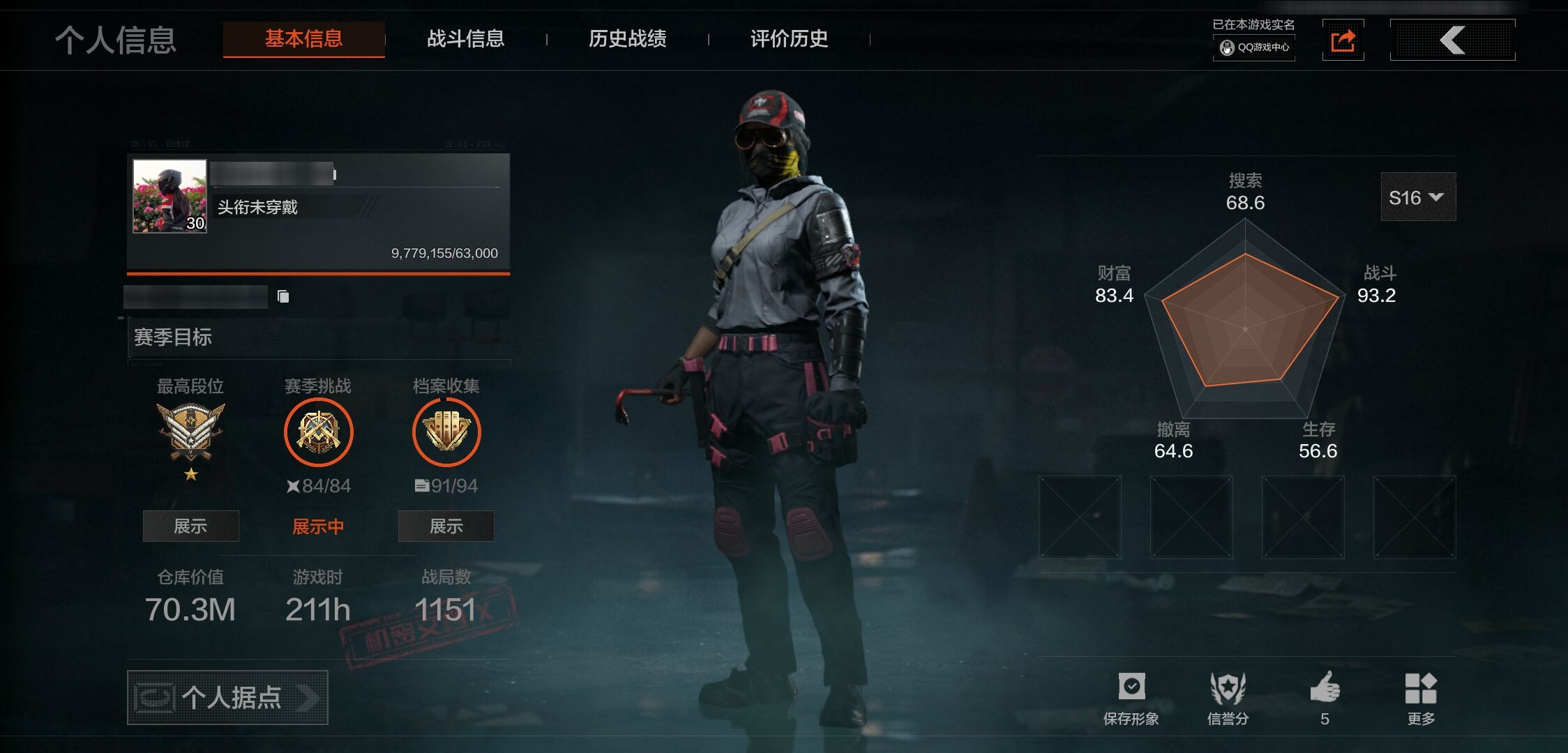Select the 历史战绩 tab
This screenshot has width=1568, height=753.
(x=627, y=39)
